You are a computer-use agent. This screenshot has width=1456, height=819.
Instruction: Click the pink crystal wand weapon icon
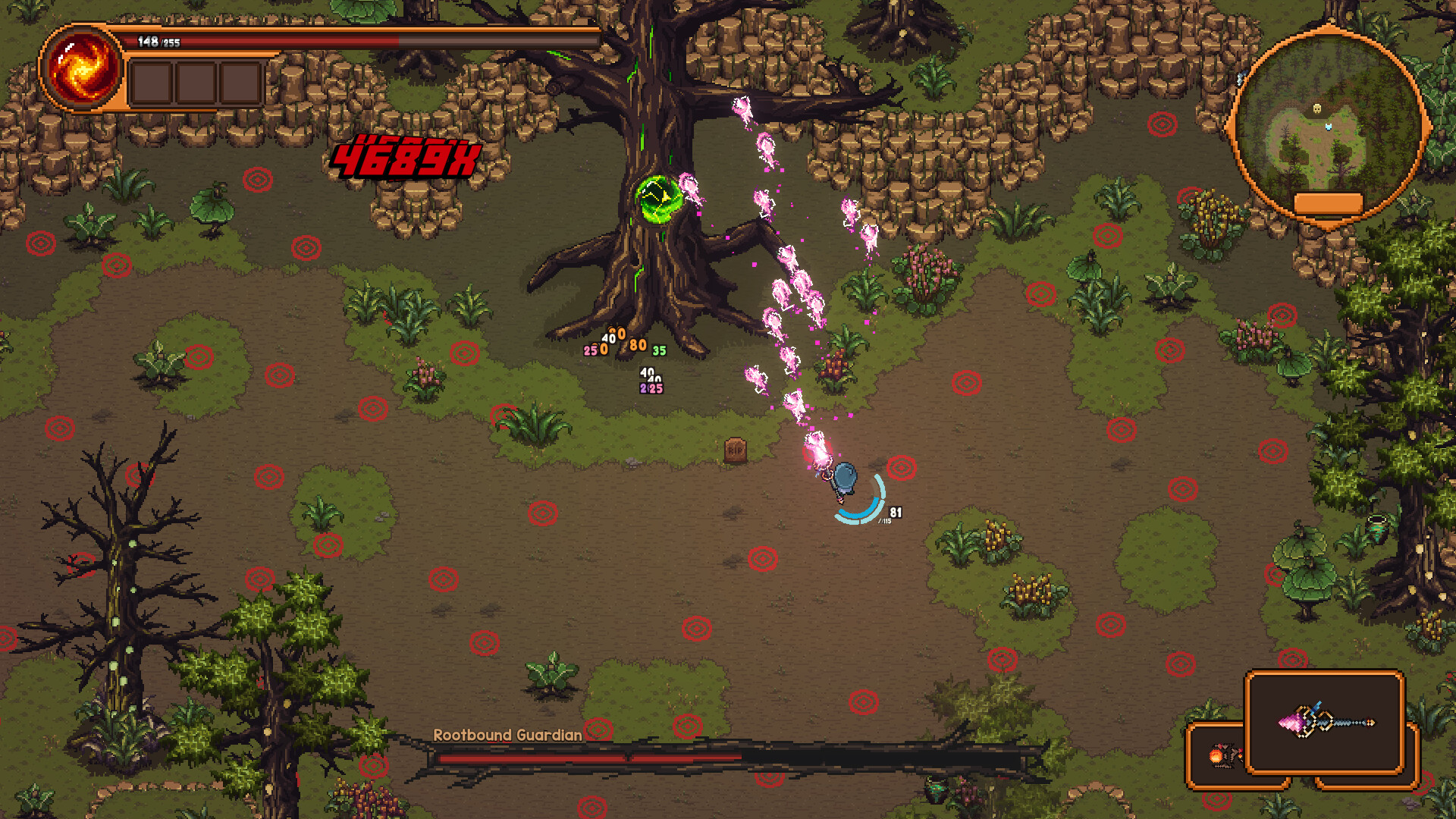pyautogui.click(x=1326, y=720)
